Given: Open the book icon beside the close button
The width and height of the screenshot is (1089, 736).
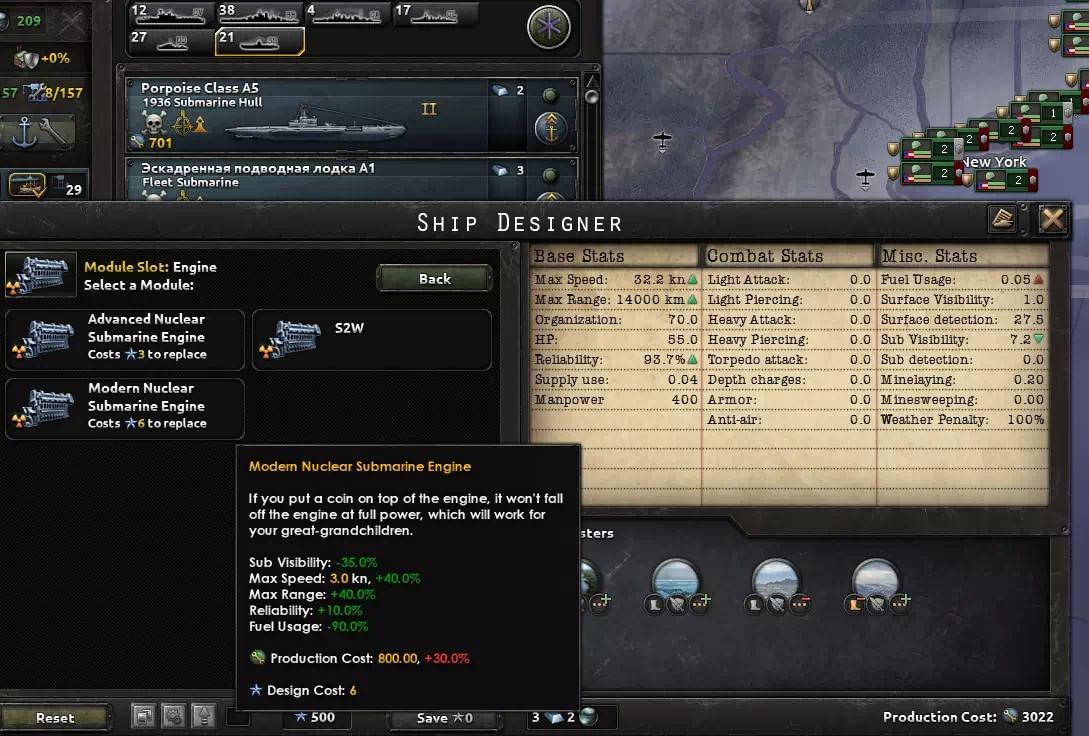Looking at the screenshot, I should click(x=1003, y=220).
